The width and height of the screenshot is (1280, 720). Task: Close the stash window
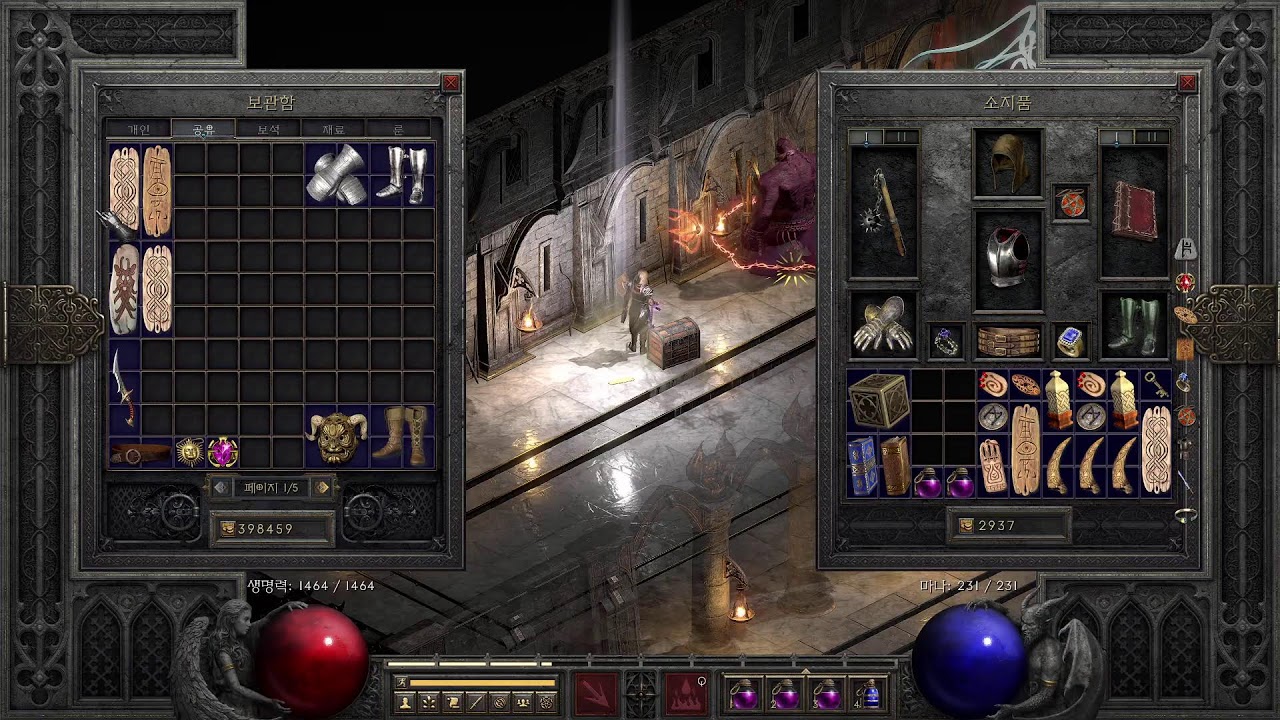pos(451,83)
